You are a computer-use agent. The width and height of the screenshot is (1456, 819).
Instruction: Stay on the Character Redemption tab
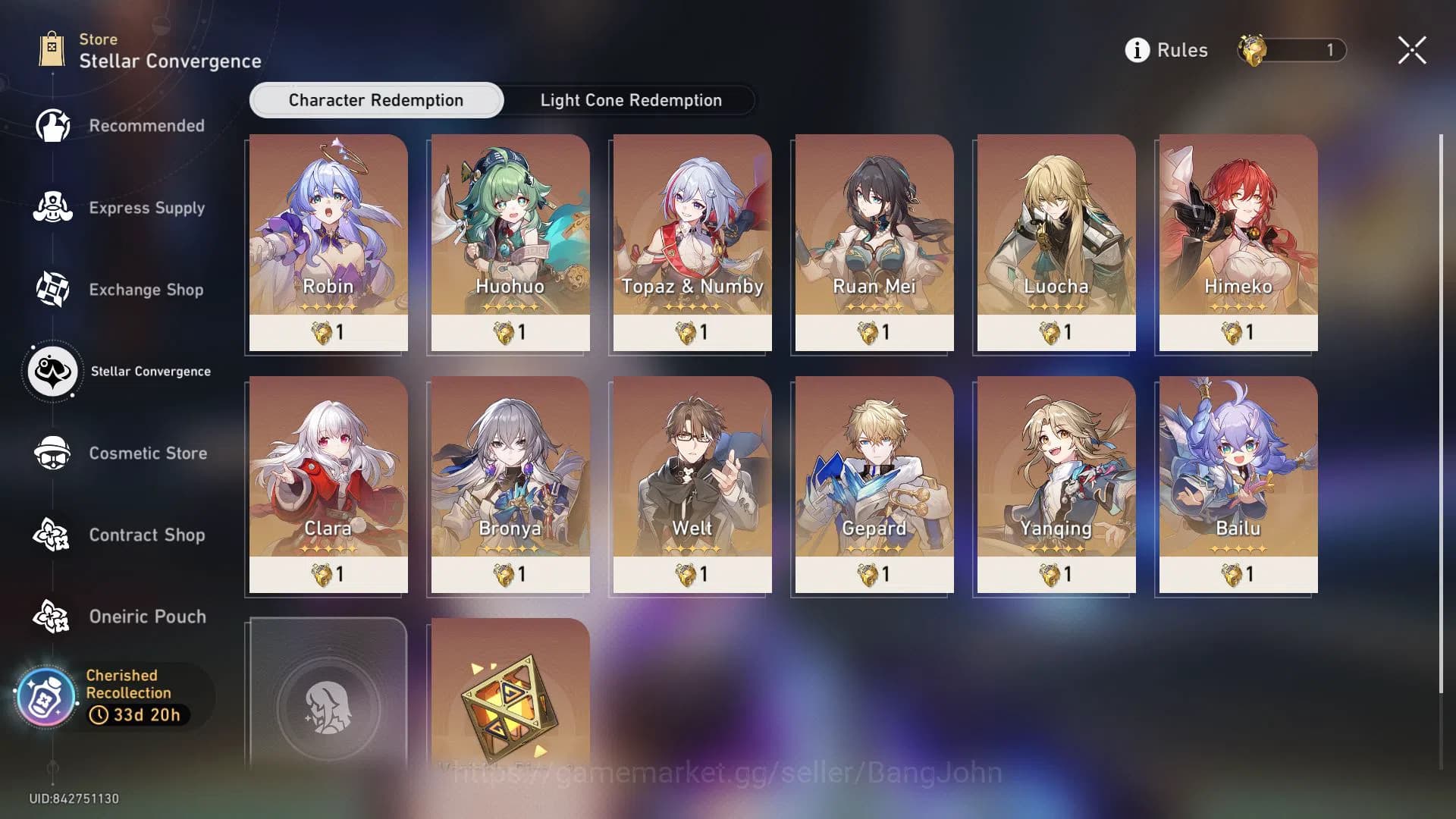pos(375,100)
